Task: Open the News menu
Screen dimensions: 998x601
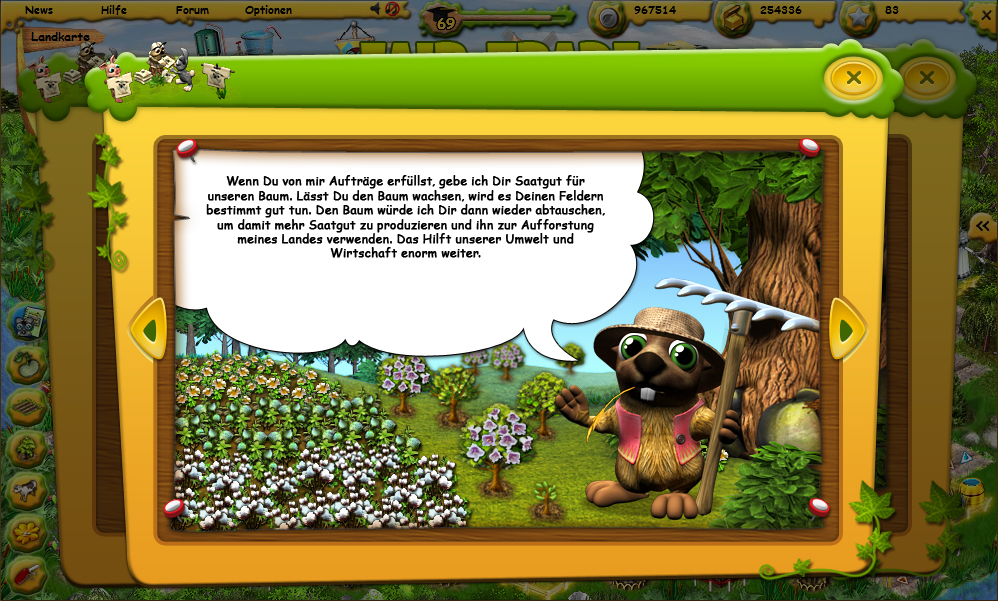Action: 39,10
